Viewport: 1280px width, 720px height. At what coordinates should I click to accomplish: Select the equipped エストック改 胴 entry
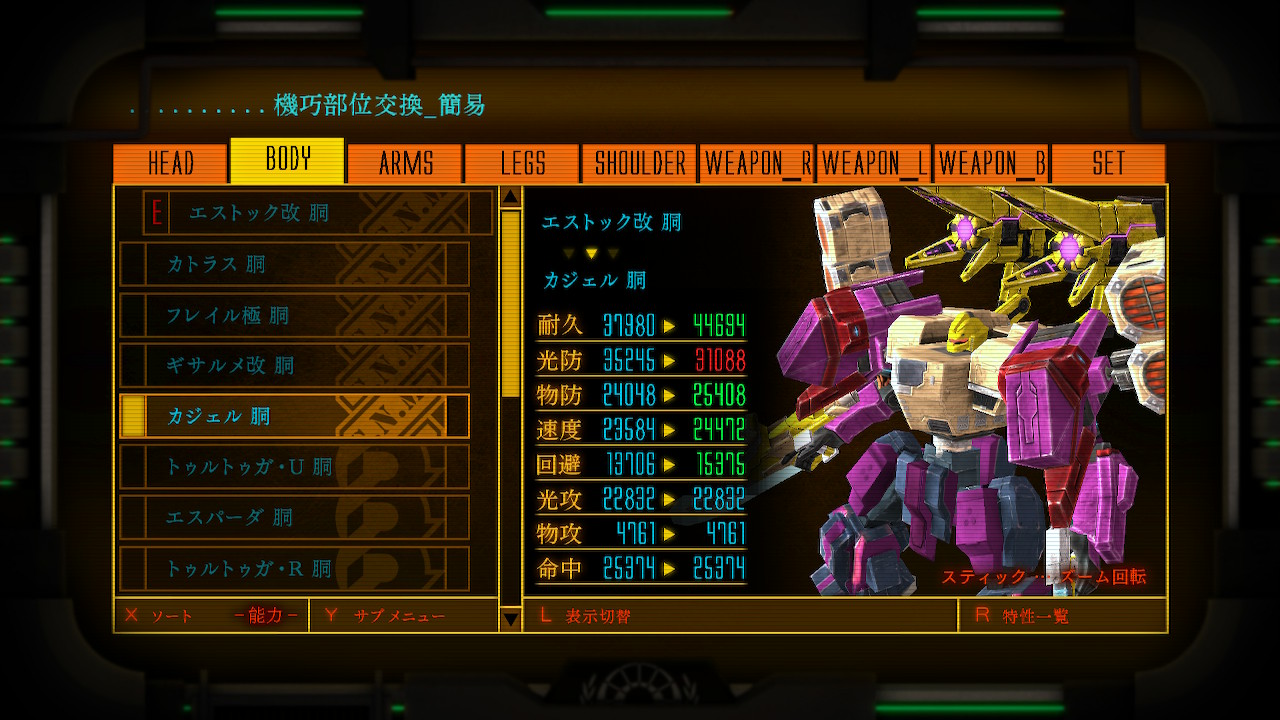tap(318, 213)
